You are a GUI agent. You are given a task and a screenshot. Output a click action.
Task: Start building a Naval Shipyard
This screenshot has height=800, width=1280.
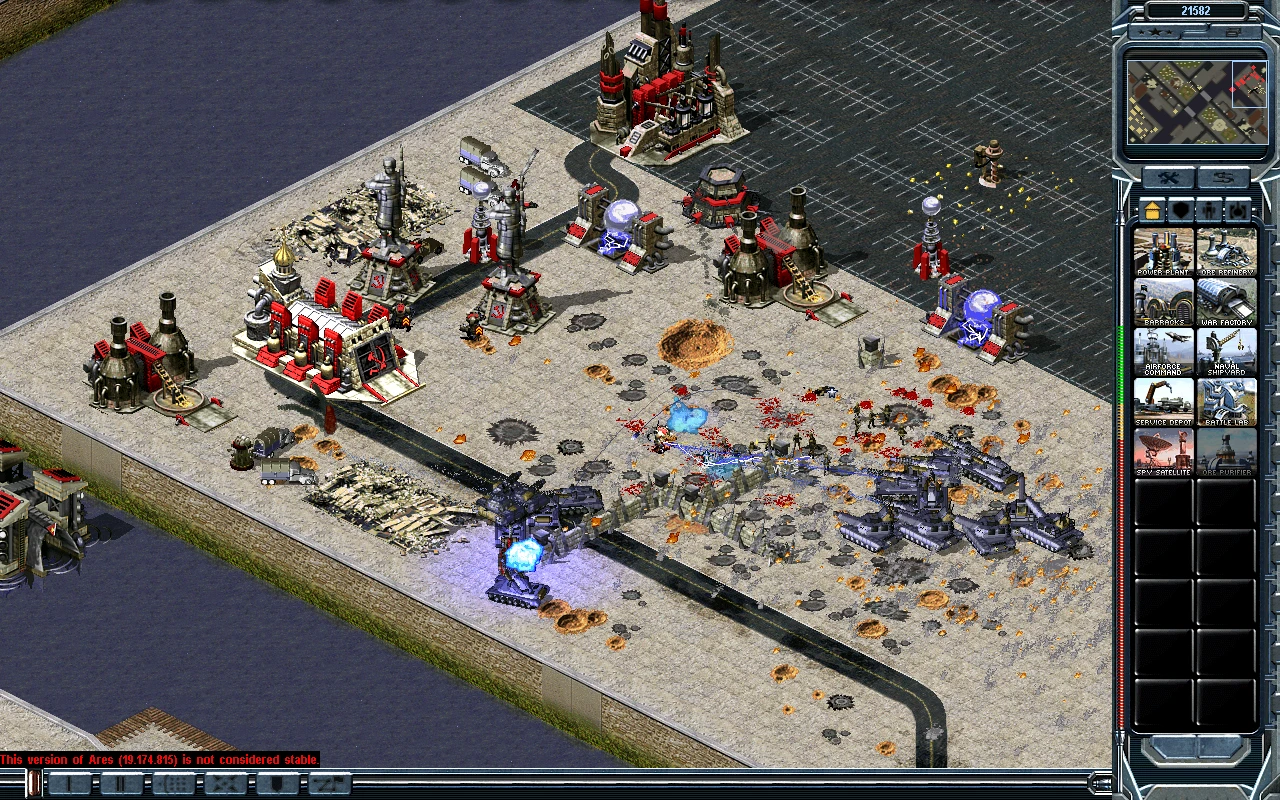(x=1226, y=352)
